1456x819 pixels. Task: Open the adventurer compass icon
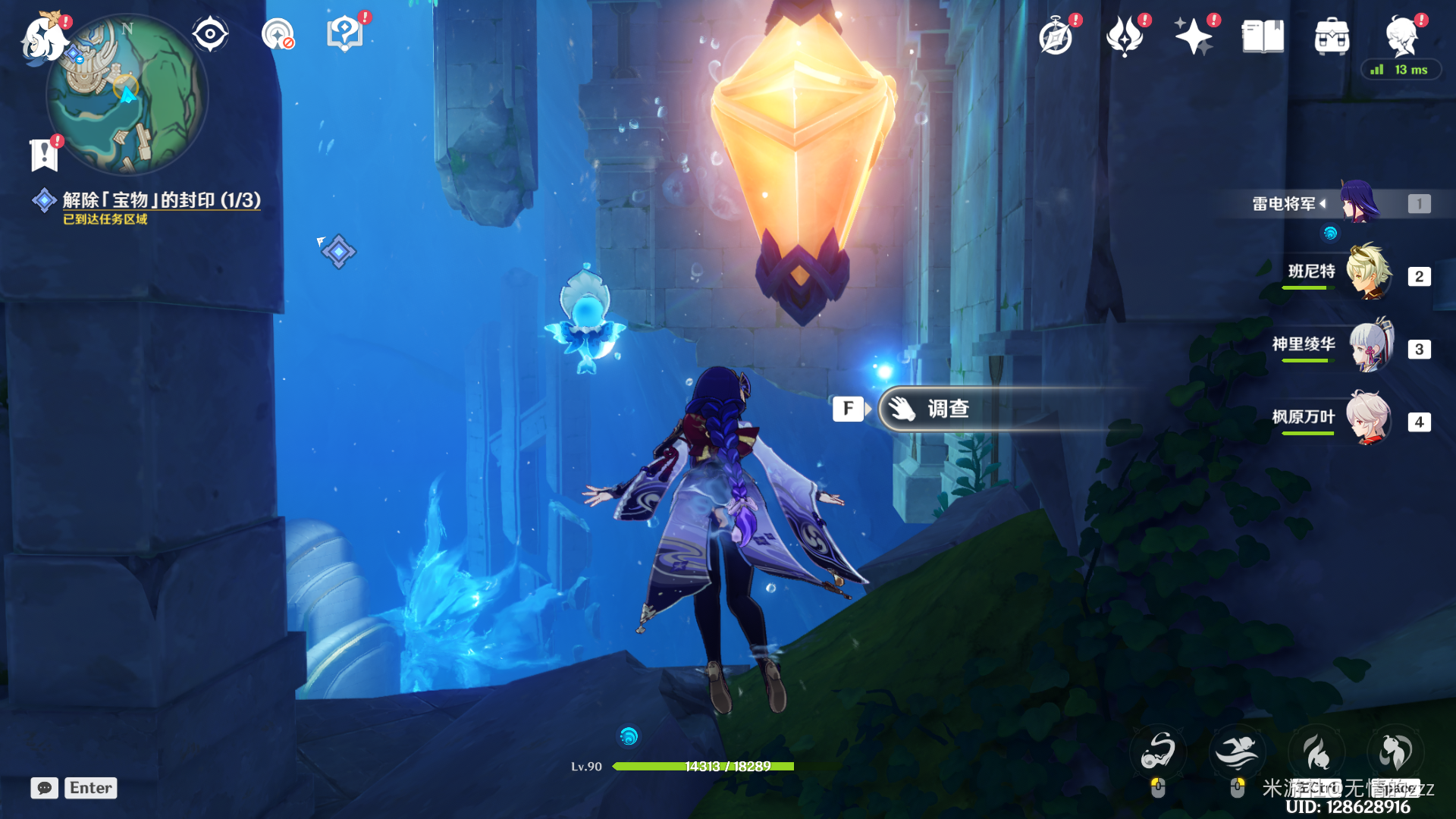(1056, 36)
